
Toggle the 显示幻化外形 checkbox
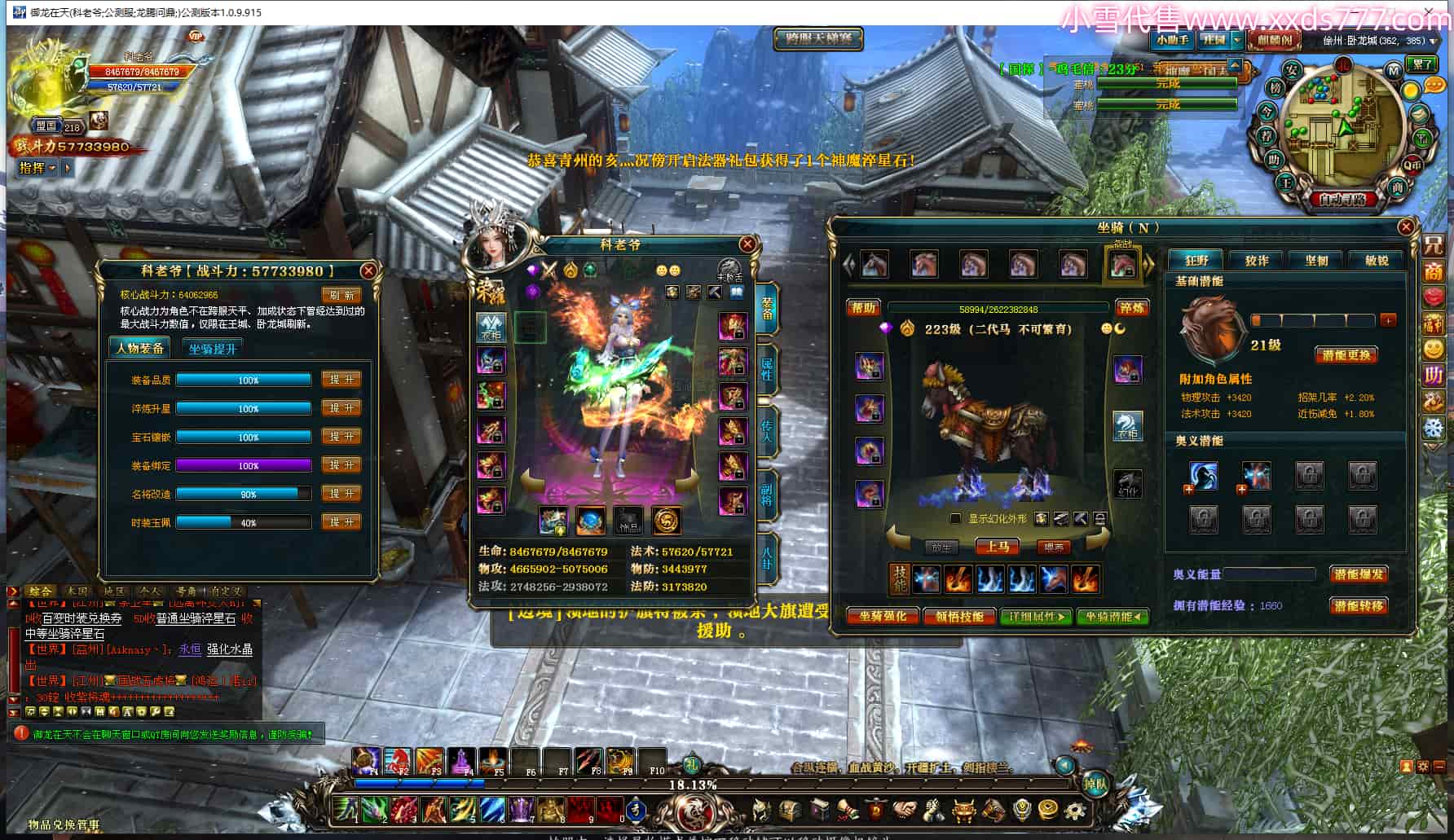pos(955,519)
